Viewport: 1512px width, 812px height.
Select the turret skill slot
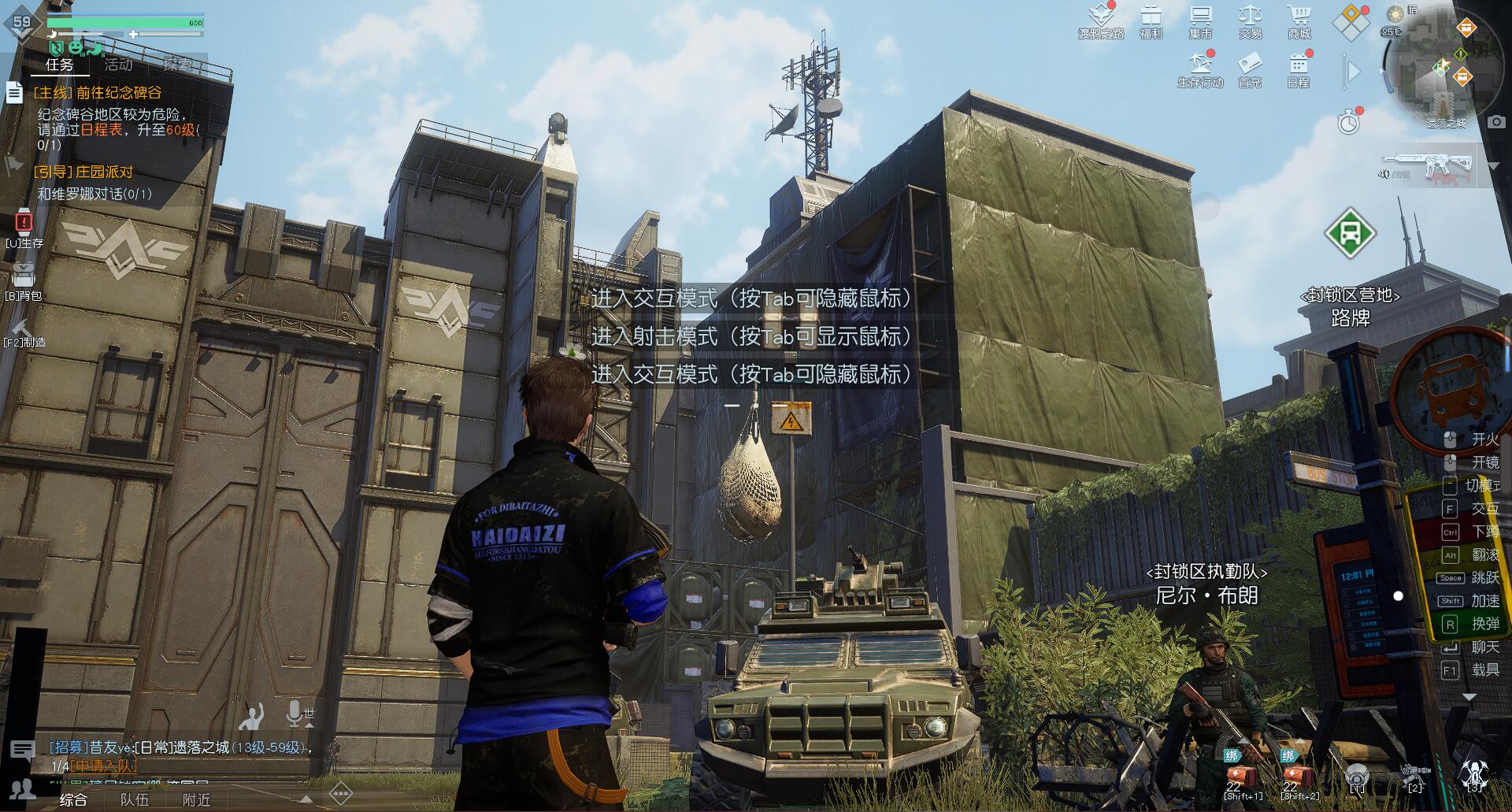1414,775
